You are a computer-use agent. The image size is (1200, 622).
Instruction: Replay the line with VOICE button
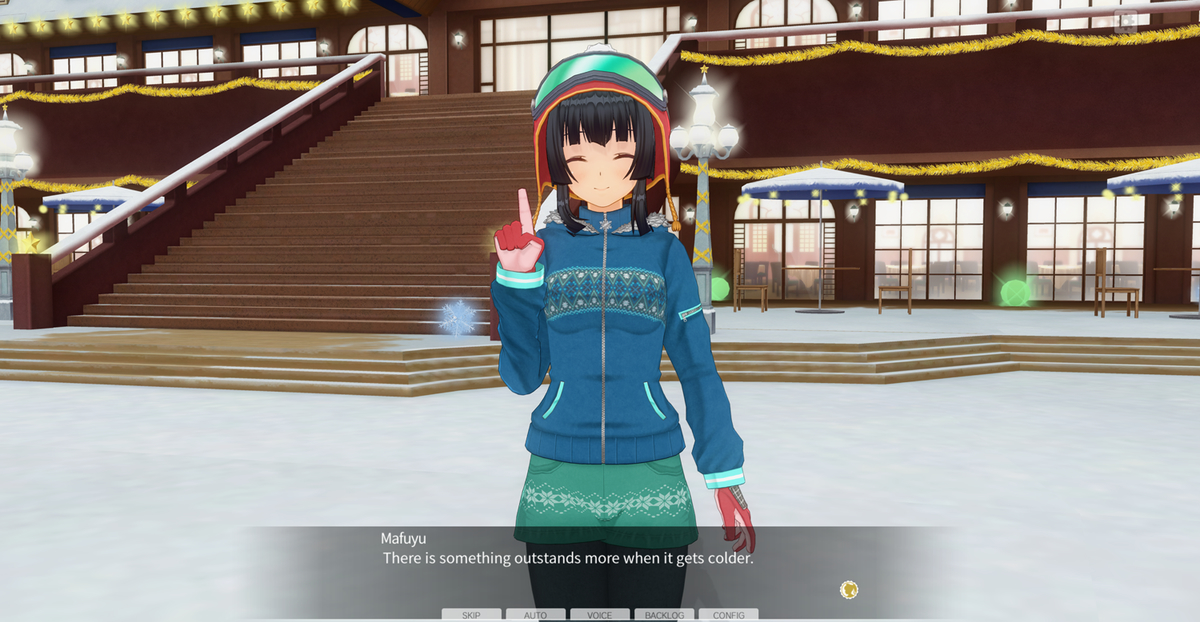click(x=600, y=615)
